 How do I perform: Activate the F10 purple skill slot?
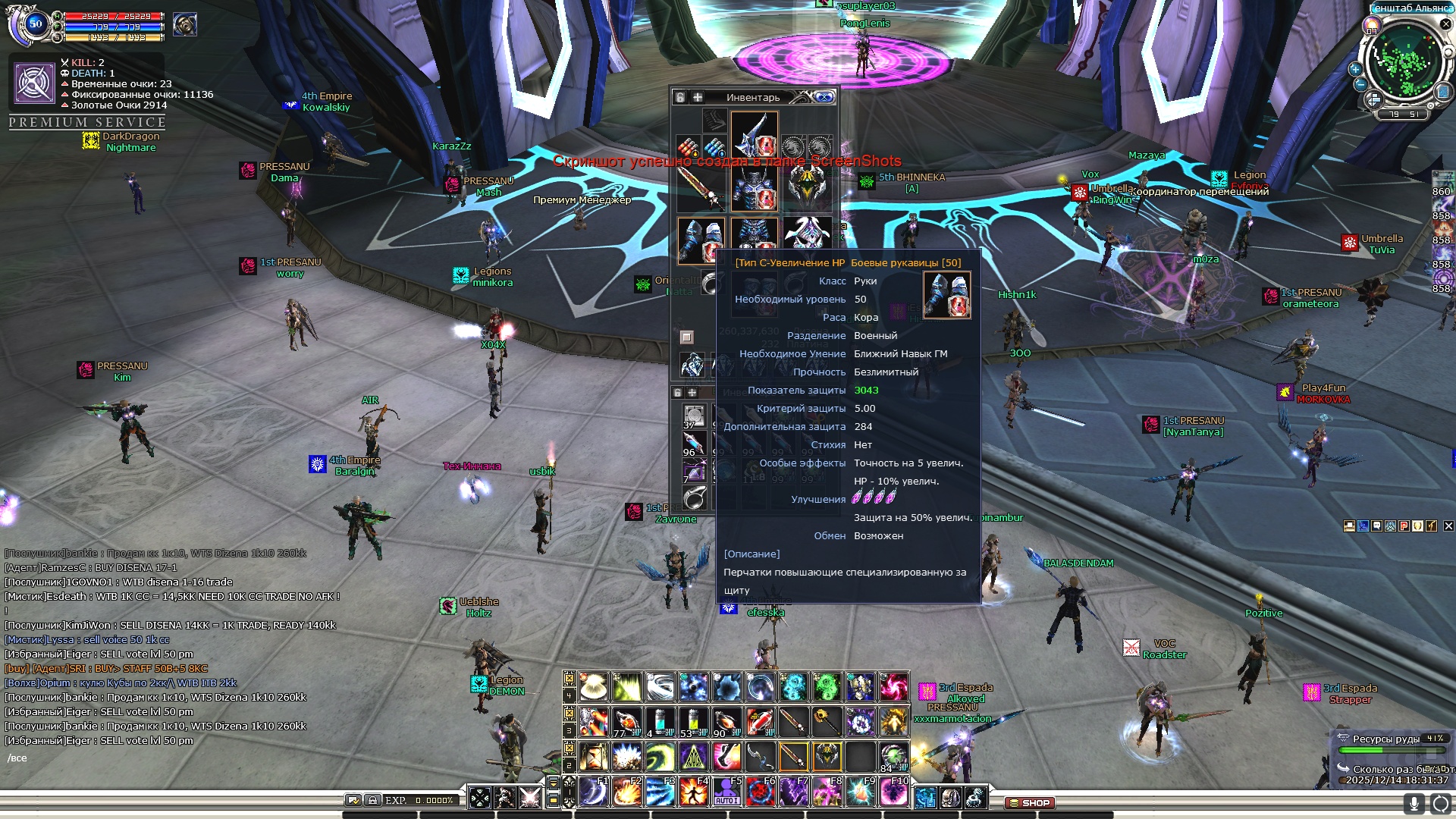pyautogui.click(x=893, y=792)
